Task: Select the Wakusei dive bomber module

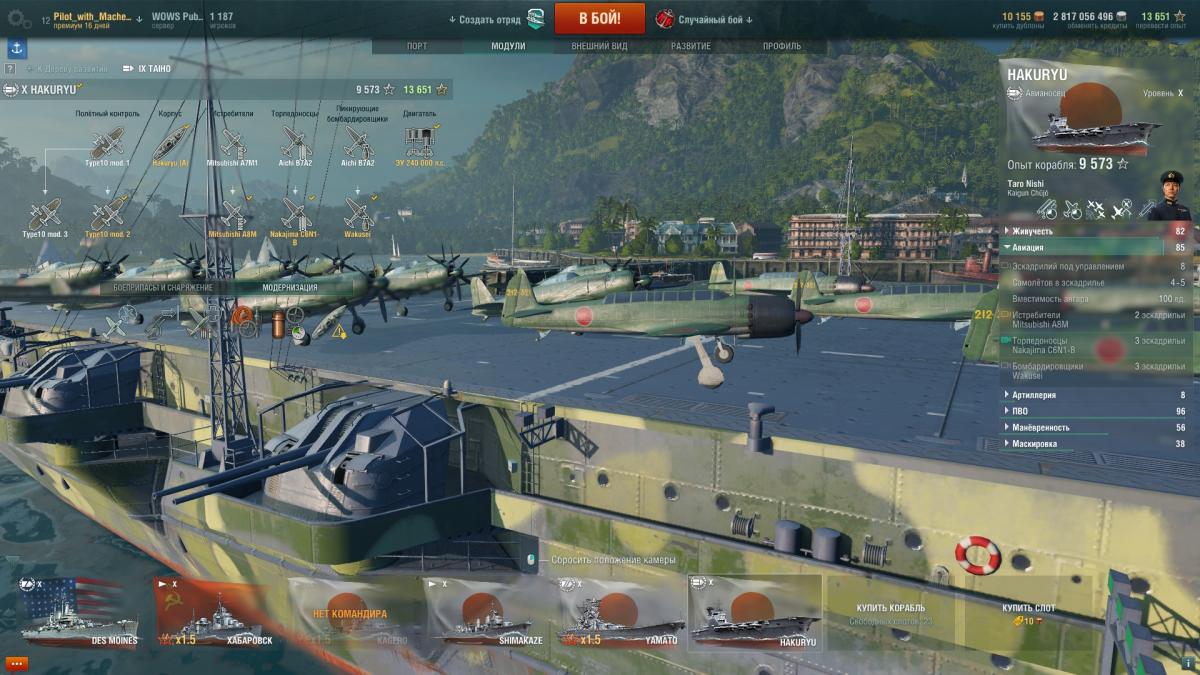Action: tap(358, 216)
